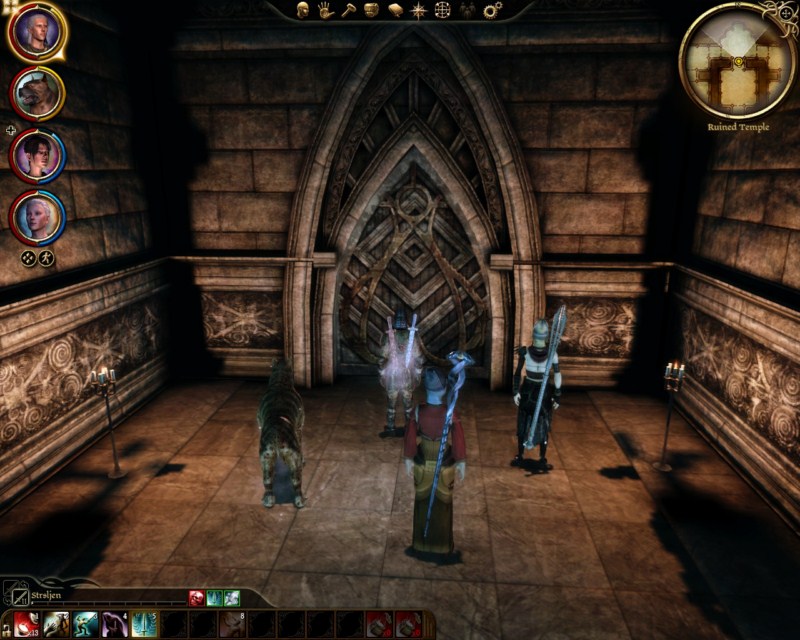The width and height of the screenshot is (800, 640).
Task: Click the Ruined Temple minimap
Action: coord(738,60)
